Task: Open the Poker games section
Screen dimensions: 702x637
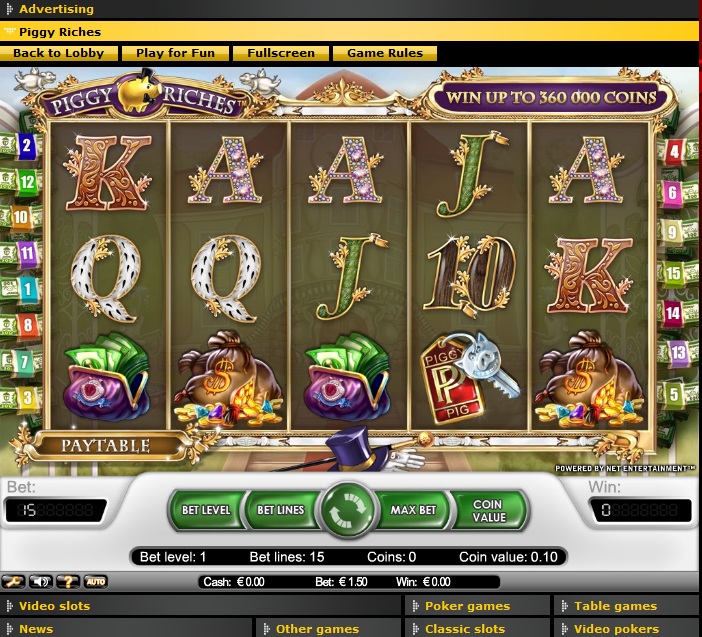Action: 467,605
